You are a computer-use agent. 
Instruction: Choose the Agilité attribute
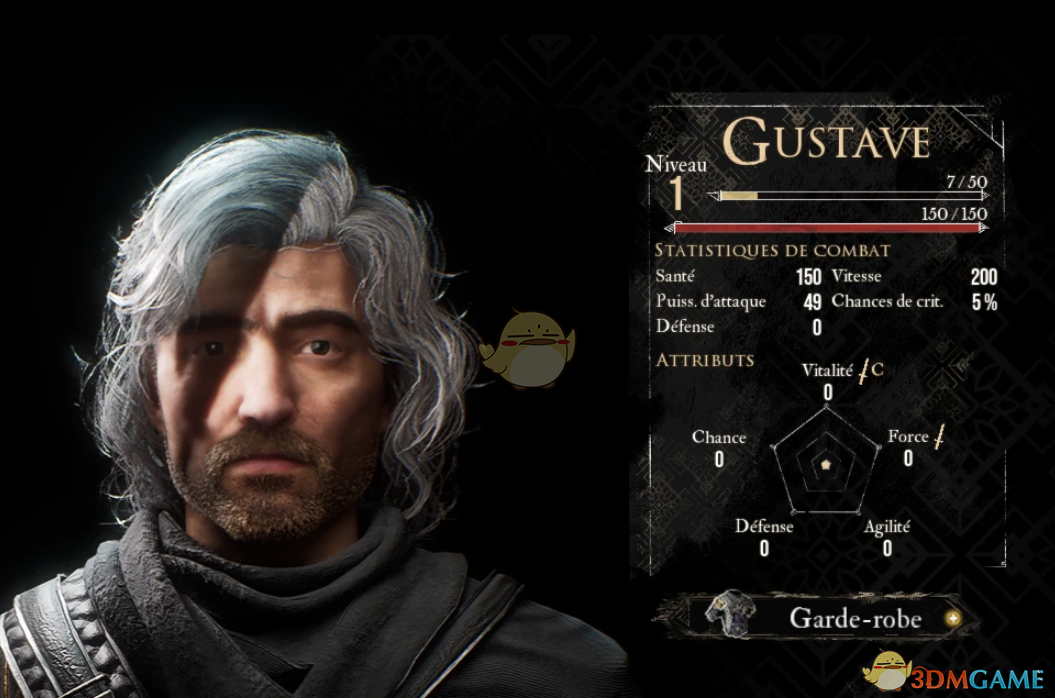point(887,526)
